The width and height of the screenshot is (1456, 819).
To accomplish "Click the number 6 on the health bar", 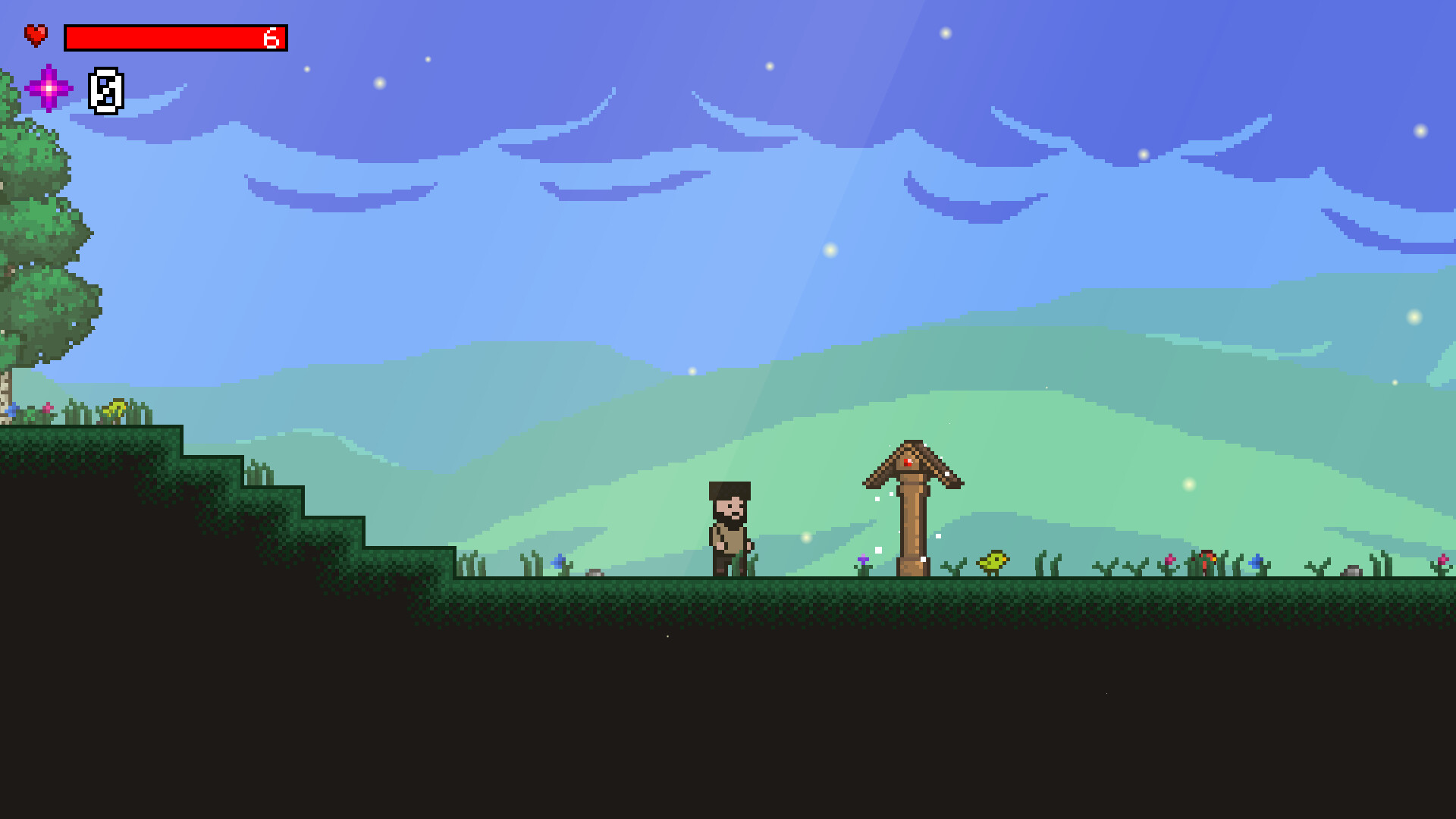I will click(271, 39).
